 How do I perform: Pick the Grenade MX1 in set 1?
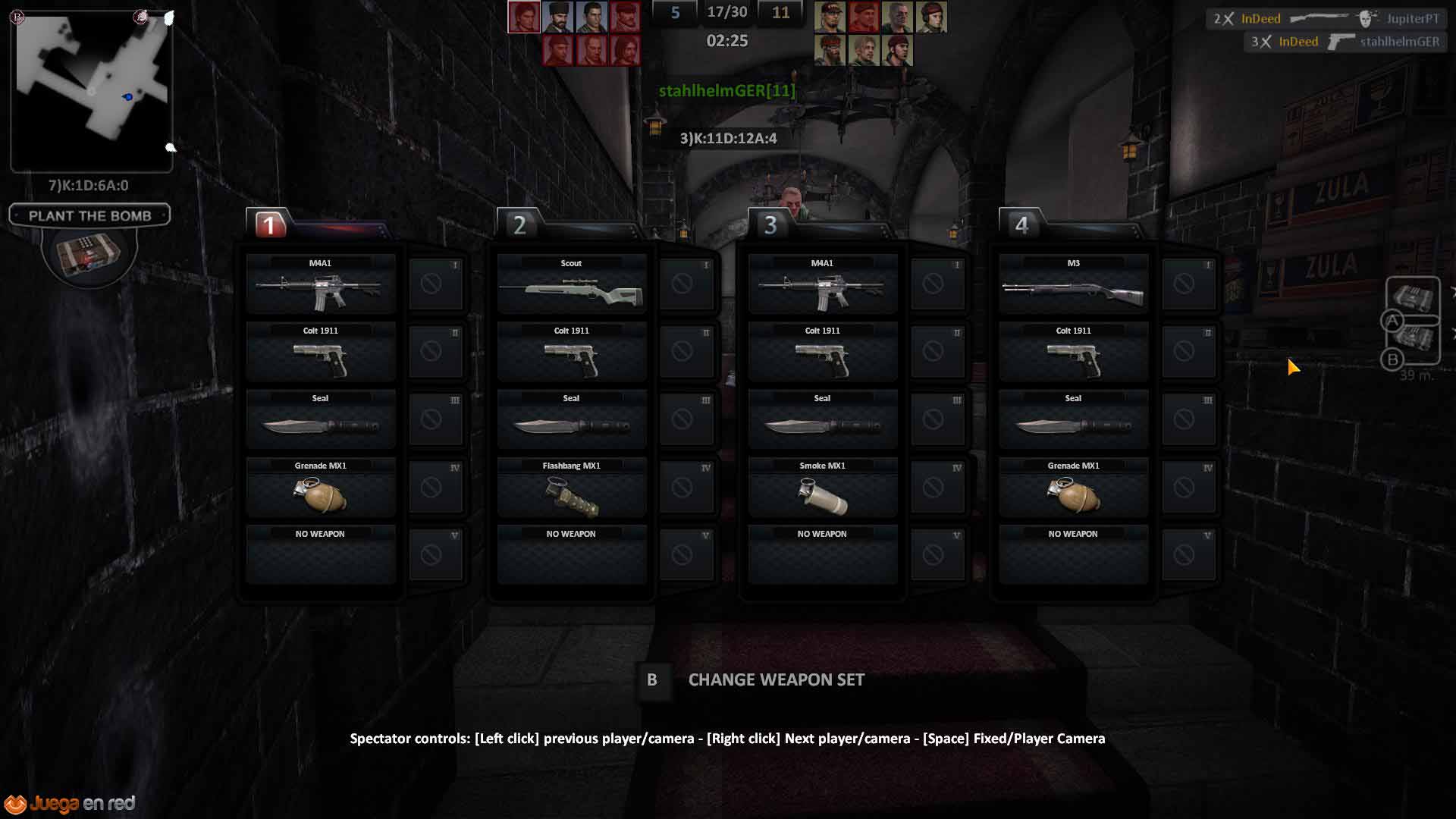click(320, 488)
